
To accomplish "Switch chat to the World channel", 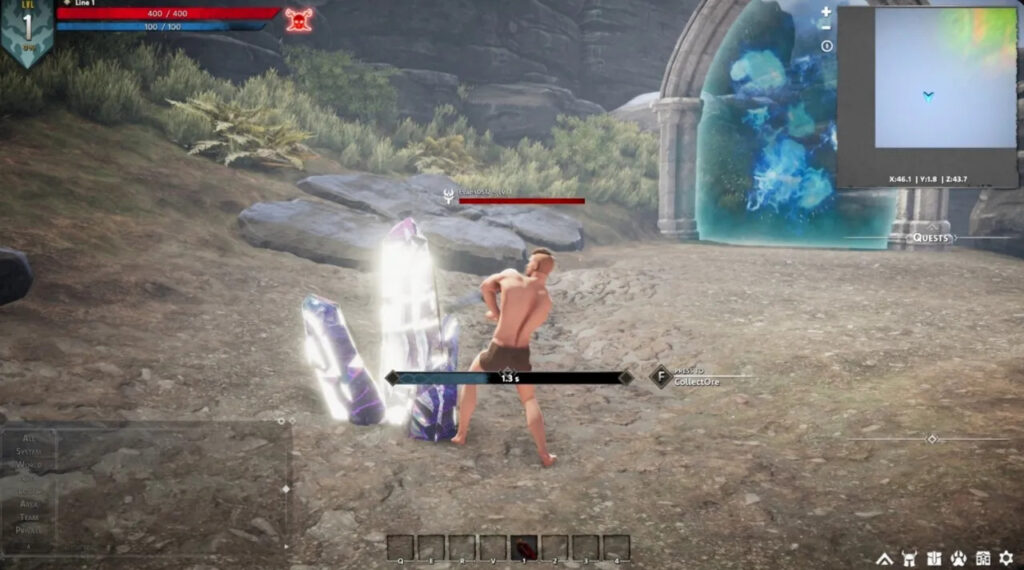I will click(x=28, y=465).
